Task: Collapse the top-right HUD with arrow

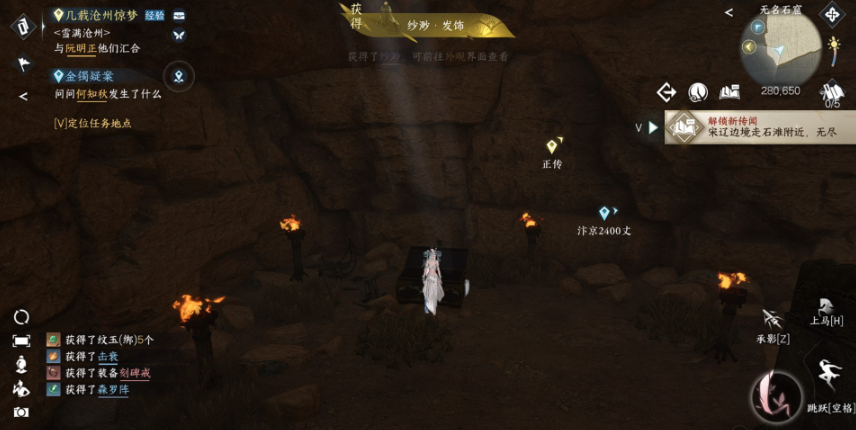Action: pyautogui.click(x=729, y=13)
